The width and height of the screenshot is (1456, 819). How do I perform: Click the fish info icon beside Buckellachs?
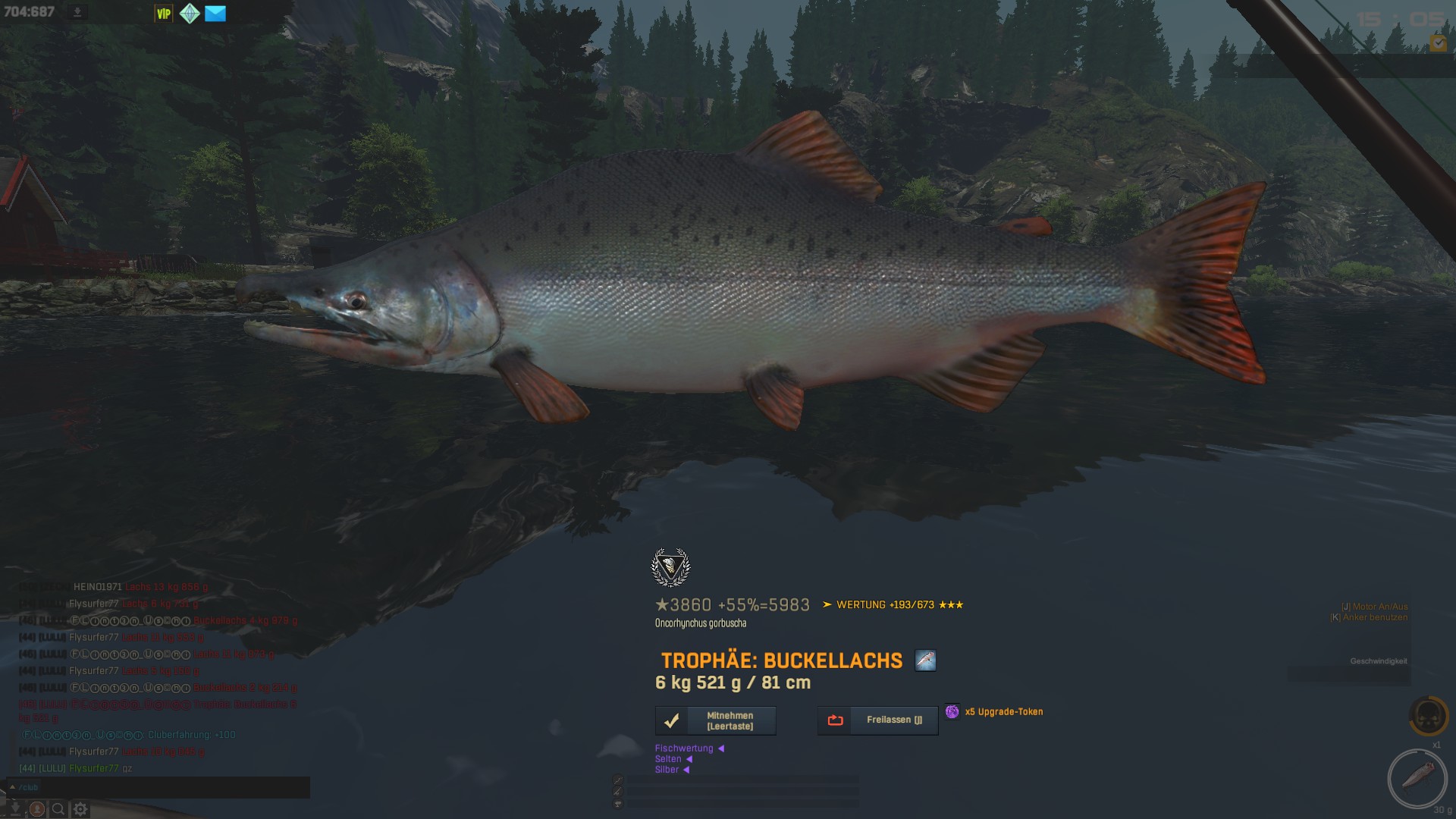tap(925, 661)
